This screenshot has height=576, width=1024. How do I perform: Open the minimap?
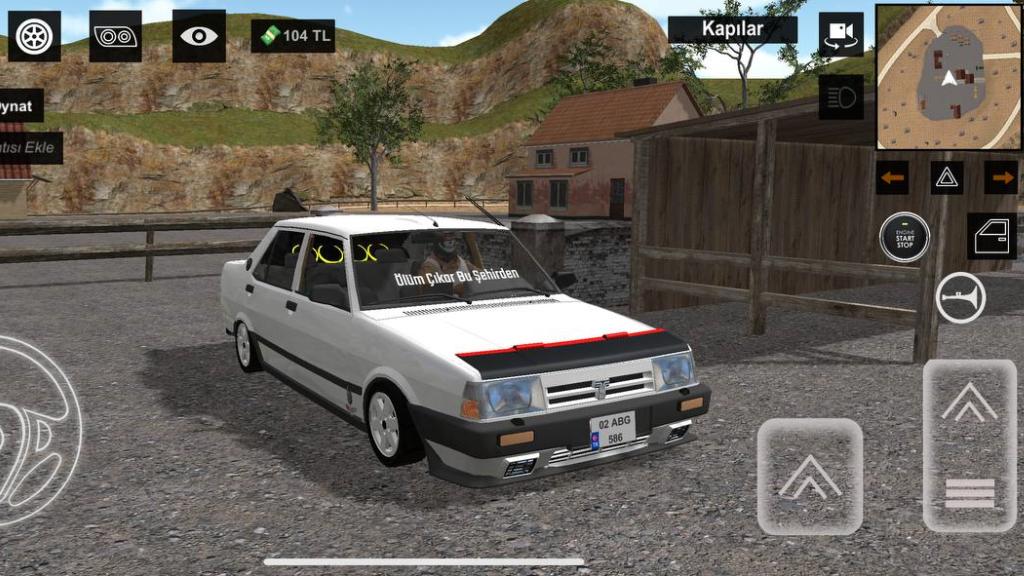(x=948, y=77)
